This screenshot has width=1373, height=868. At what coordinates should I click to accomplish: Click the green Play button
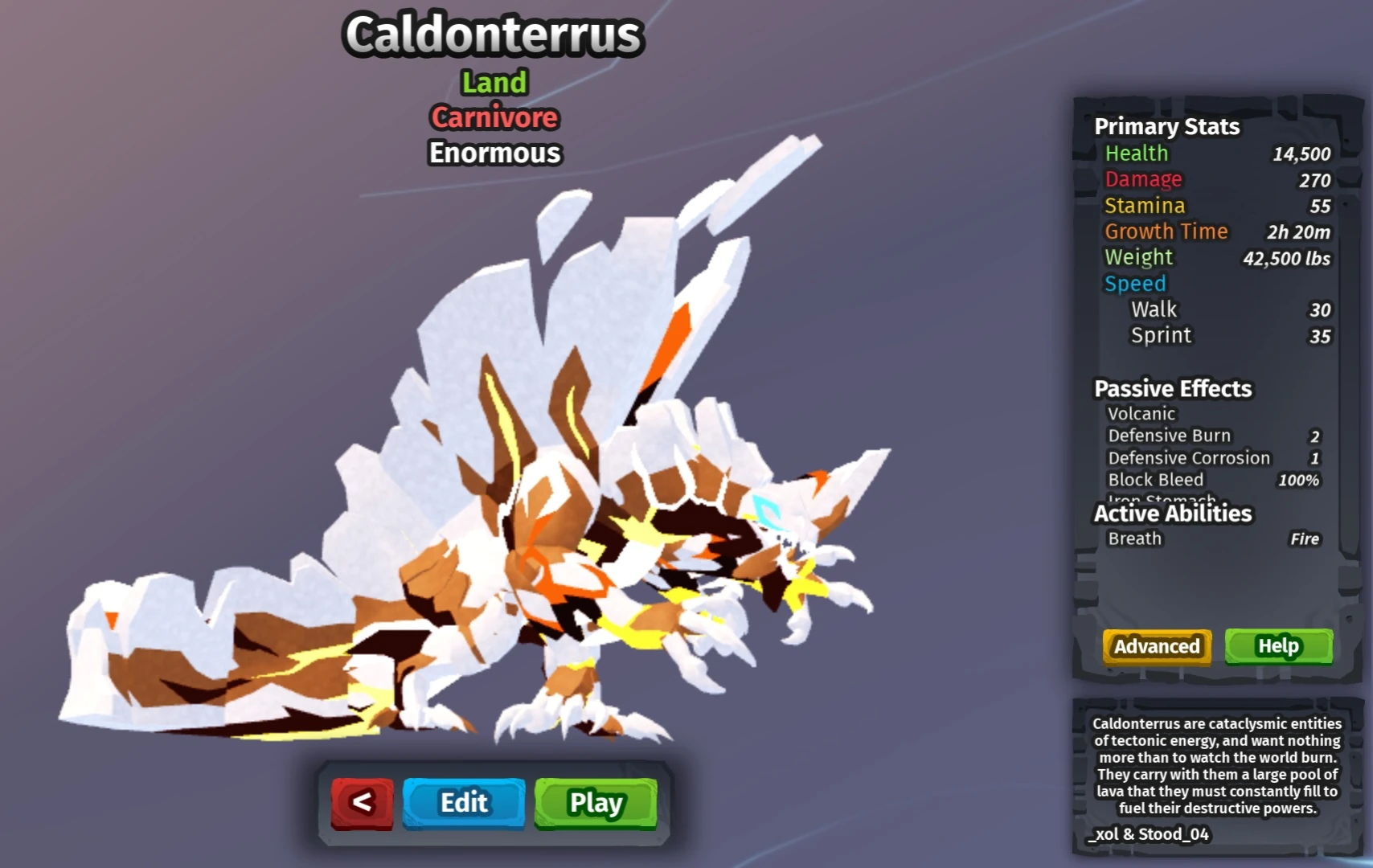[594, 802]
